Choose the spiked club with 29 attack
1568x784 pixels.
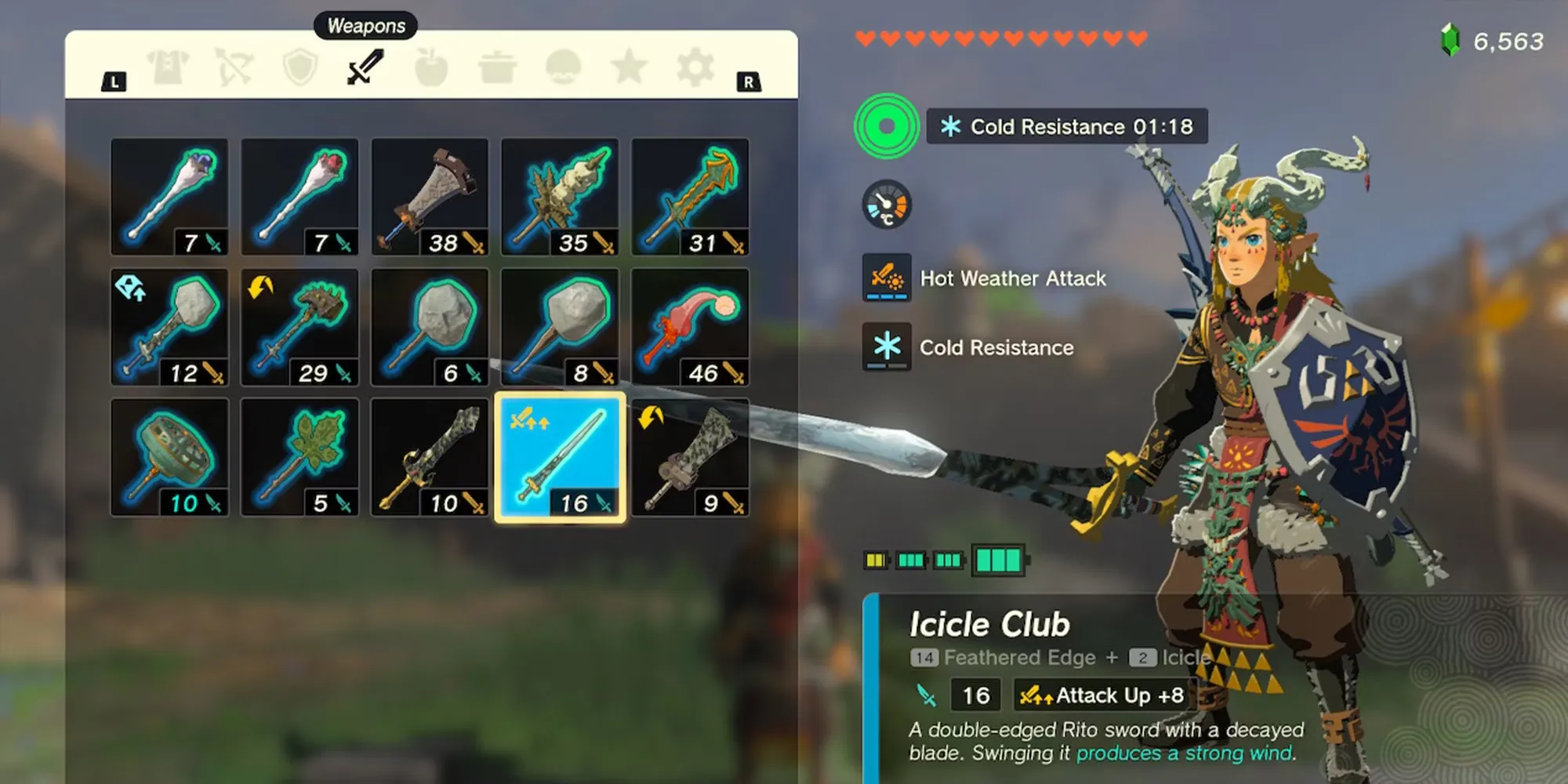coord(299,327)
